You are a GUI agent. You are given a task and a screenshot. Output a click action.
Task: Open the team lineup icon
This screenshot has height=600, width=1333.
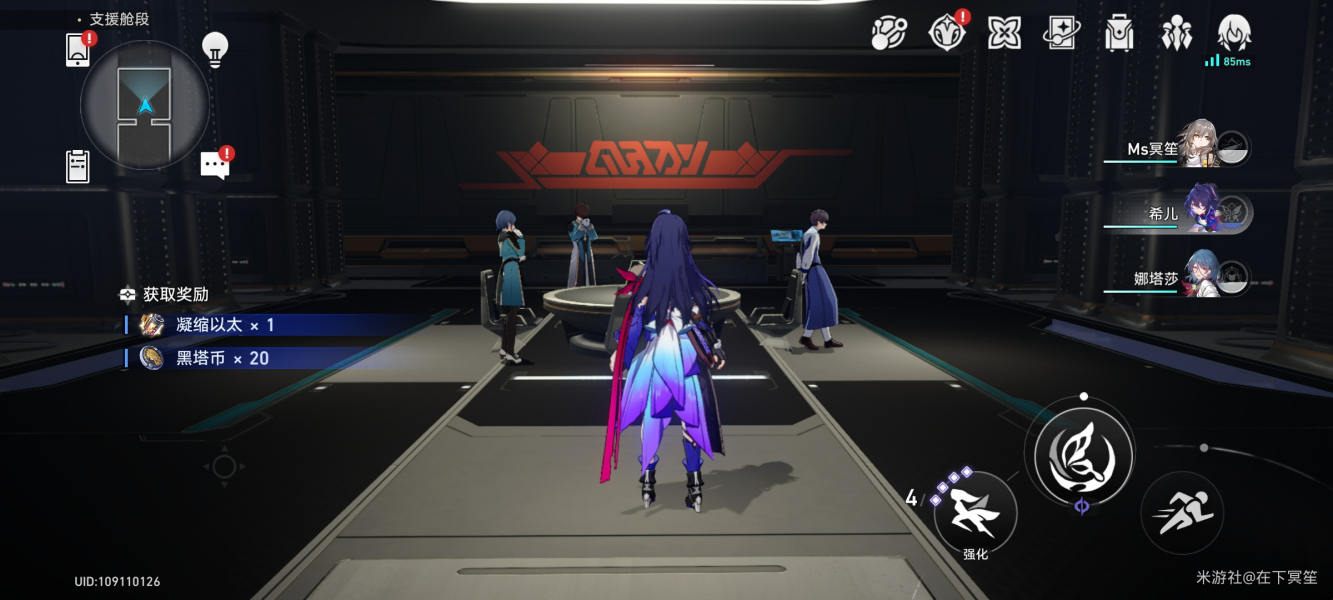[1177, 34]
